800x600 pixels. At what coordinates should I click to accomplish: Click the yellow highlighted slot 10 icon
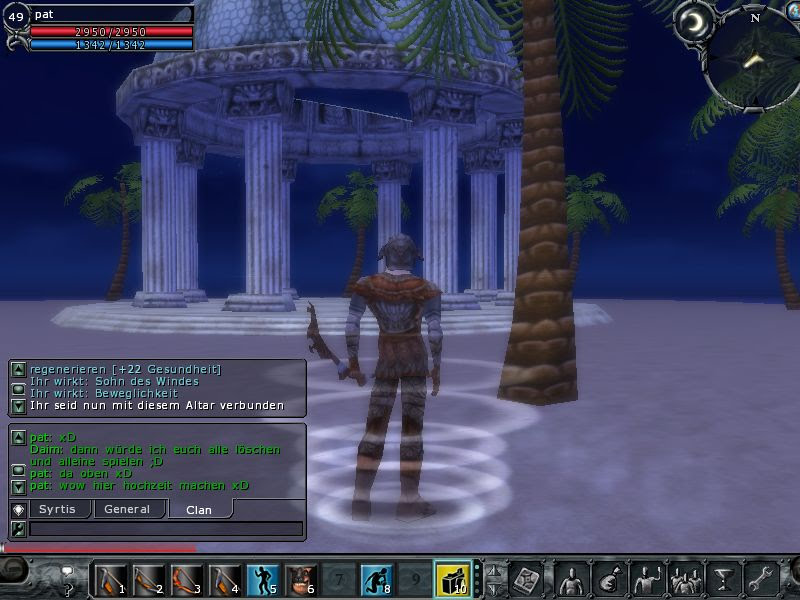point(451,578)
